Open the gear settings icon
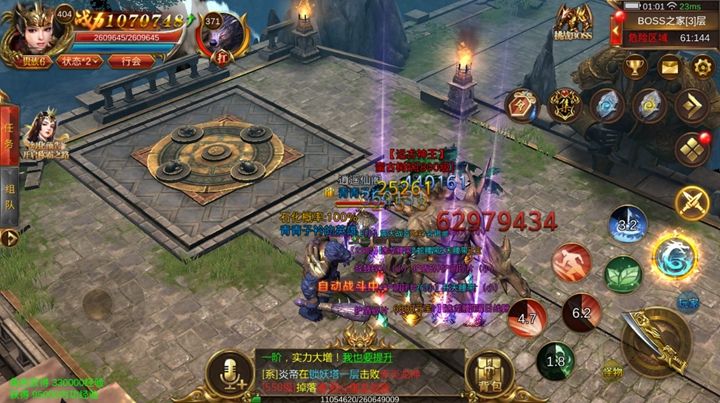 coord(699,66)
